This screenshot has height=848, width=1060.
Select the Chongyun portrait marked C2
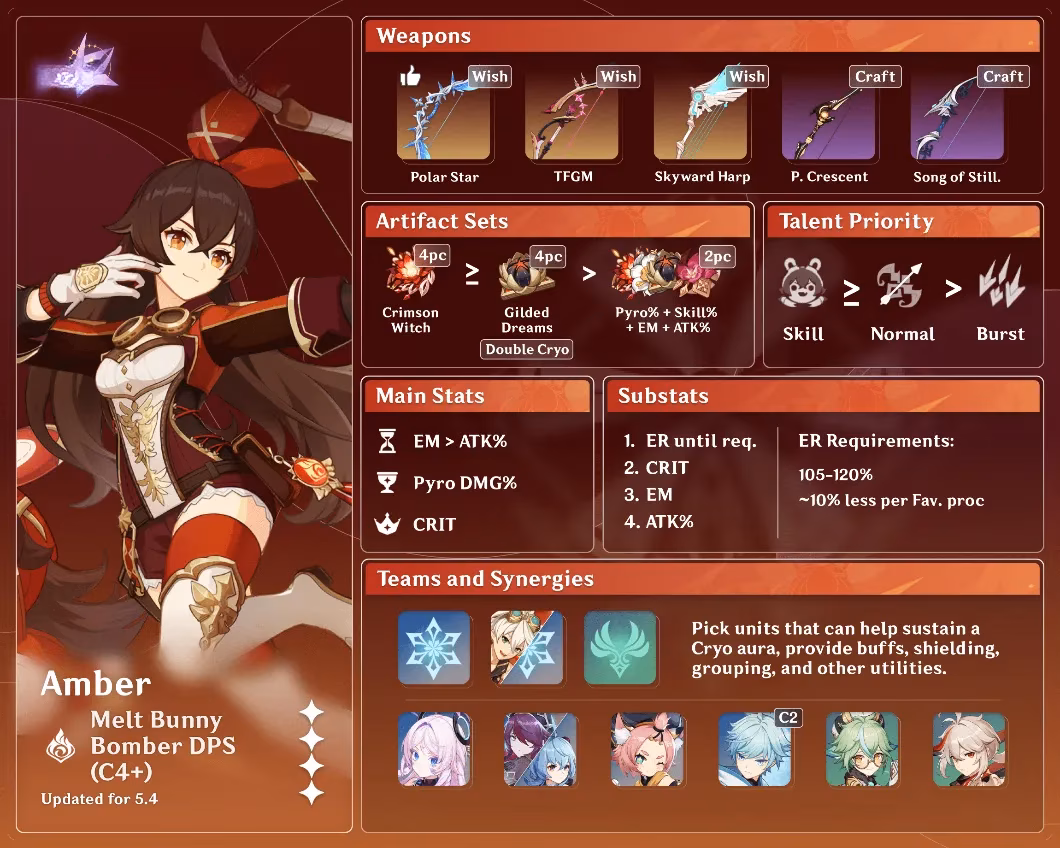(x=754, y=750)
